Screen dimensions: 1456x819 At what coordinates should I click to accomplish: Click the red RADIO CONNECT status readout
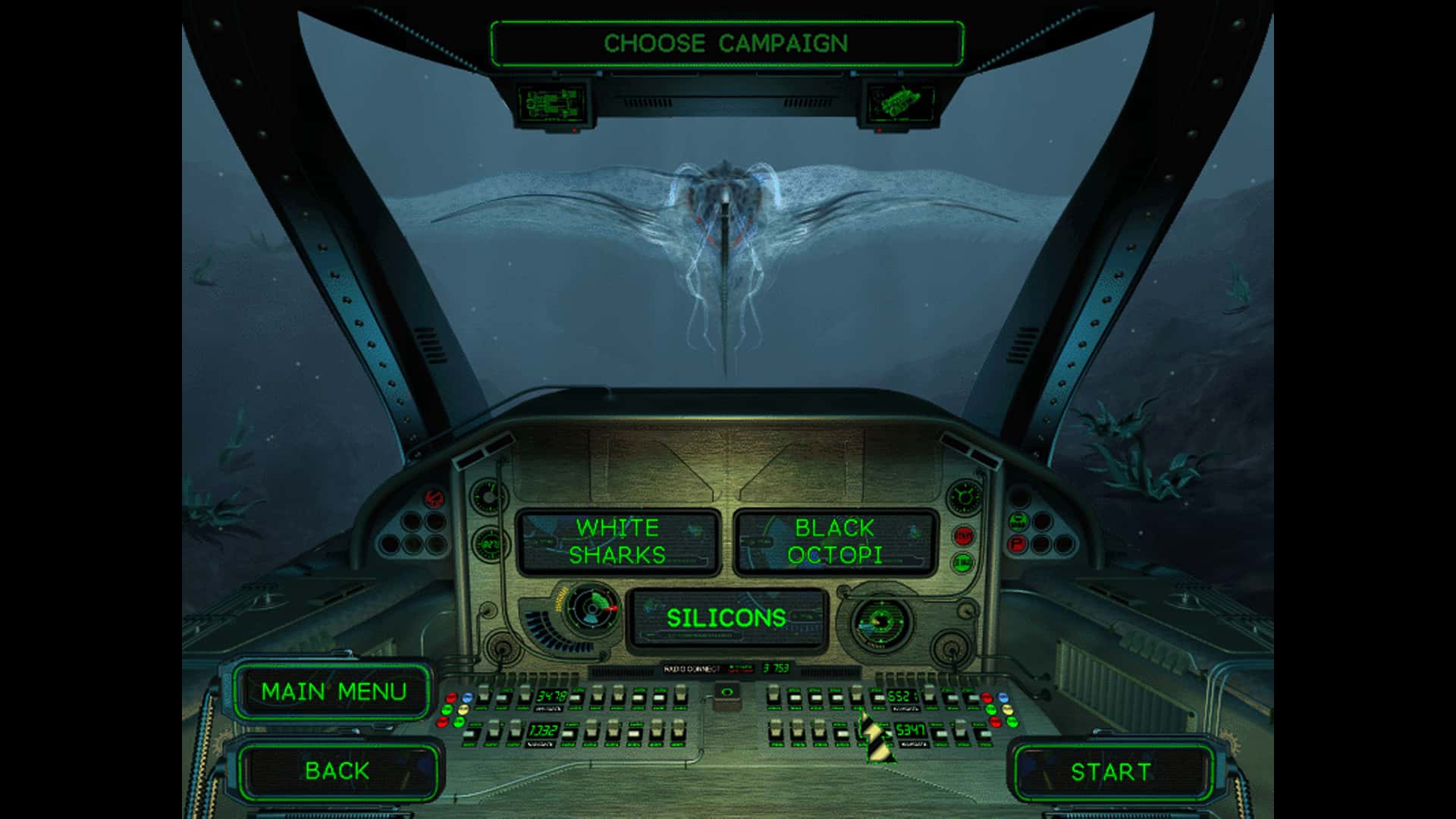[x=739, y=670]
